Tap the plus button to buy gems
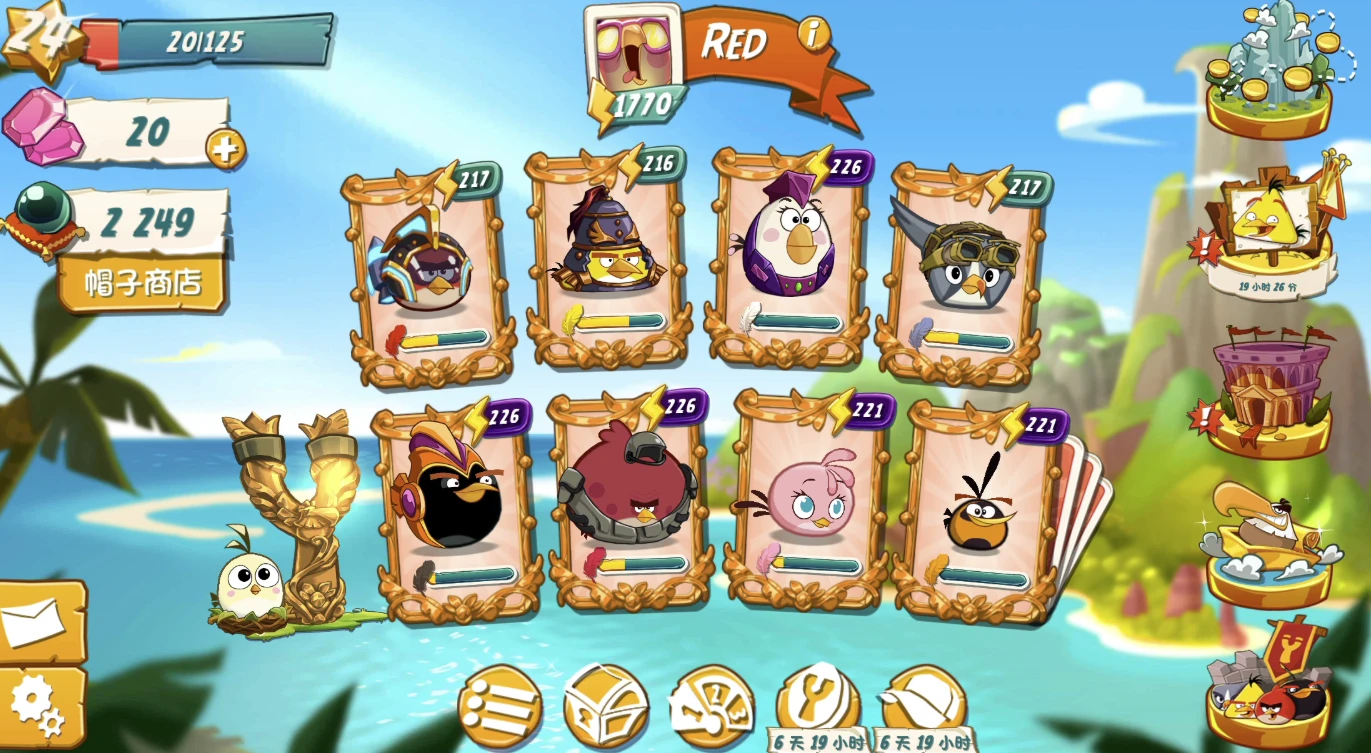Image resolution: width=1371 pixels, height=753 pixels. pyautogui.click(x=225, y=150)
